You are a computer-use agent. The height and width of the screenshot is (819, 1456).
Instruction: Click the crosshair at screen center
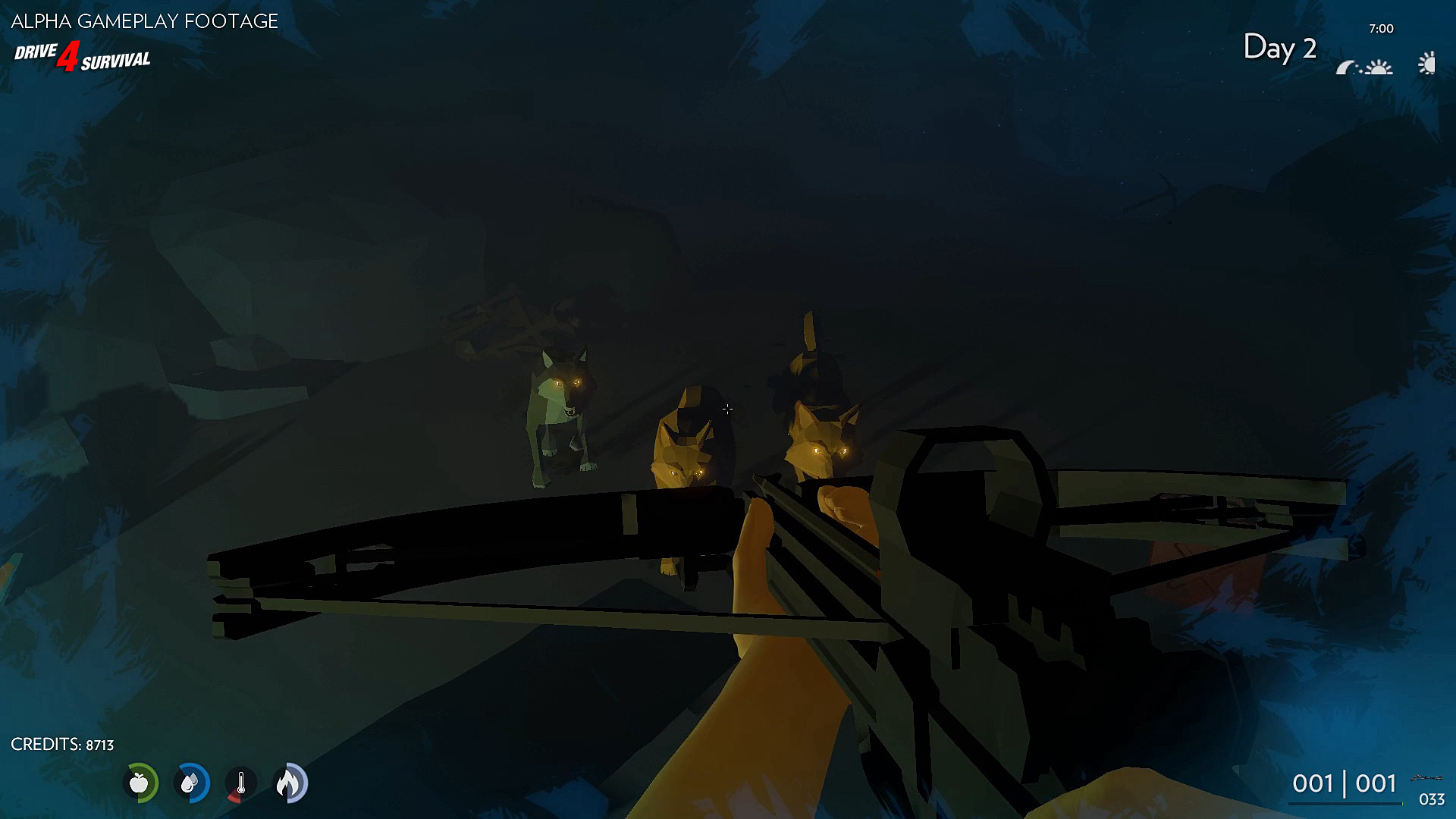point(728,409)
